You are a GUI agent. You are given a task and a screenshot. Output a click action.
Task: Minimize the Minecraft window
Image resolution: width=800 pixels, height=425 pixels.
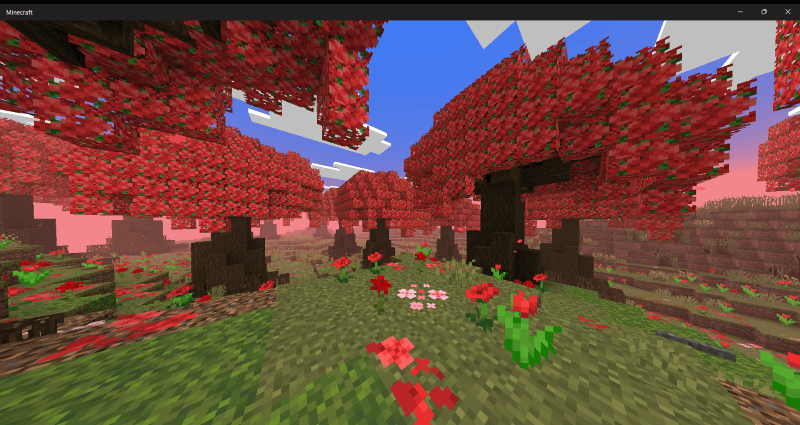pos(740,11)
